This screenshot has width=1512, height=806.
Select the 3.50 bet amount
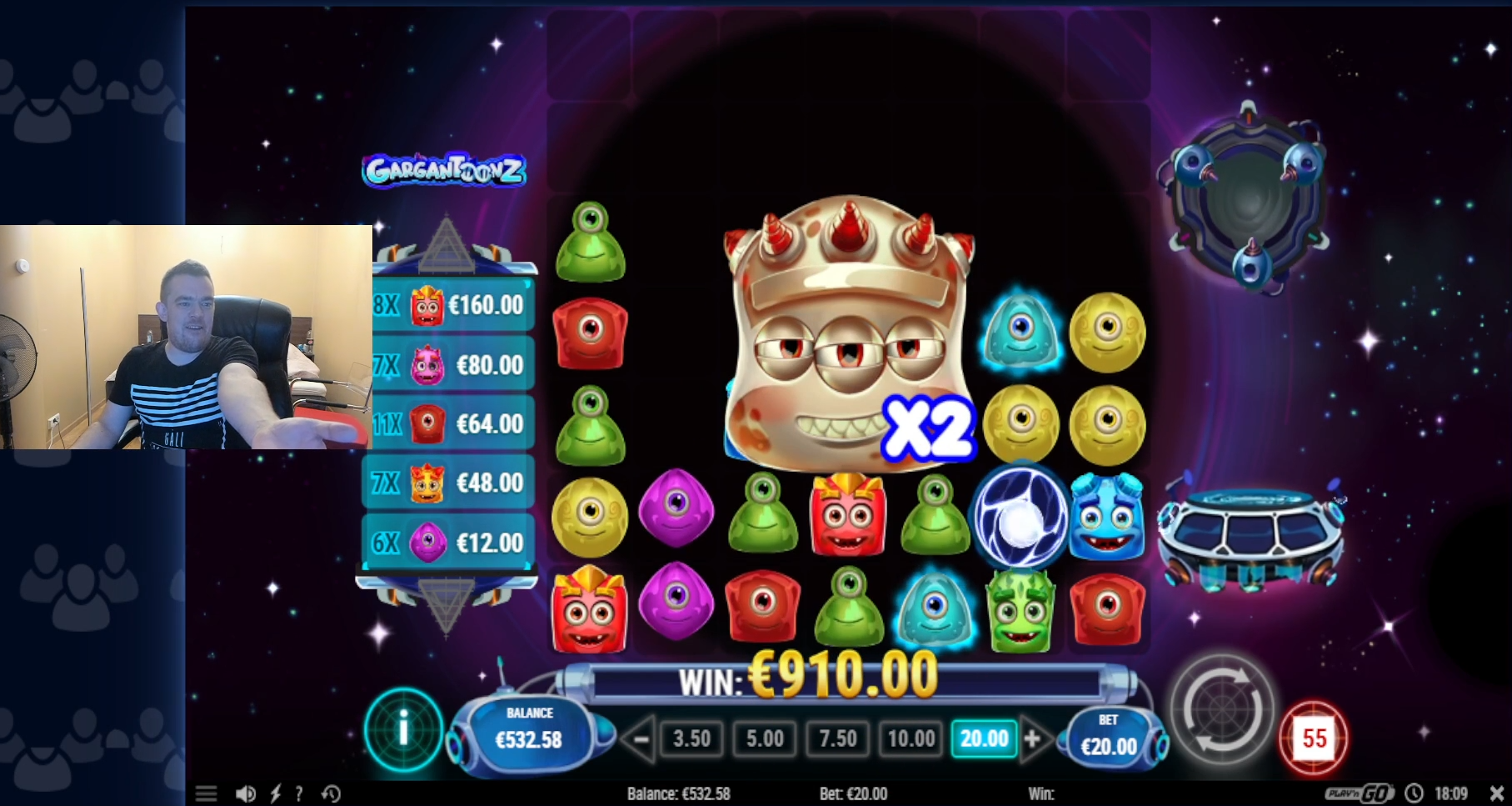click(x=691, y=739)
